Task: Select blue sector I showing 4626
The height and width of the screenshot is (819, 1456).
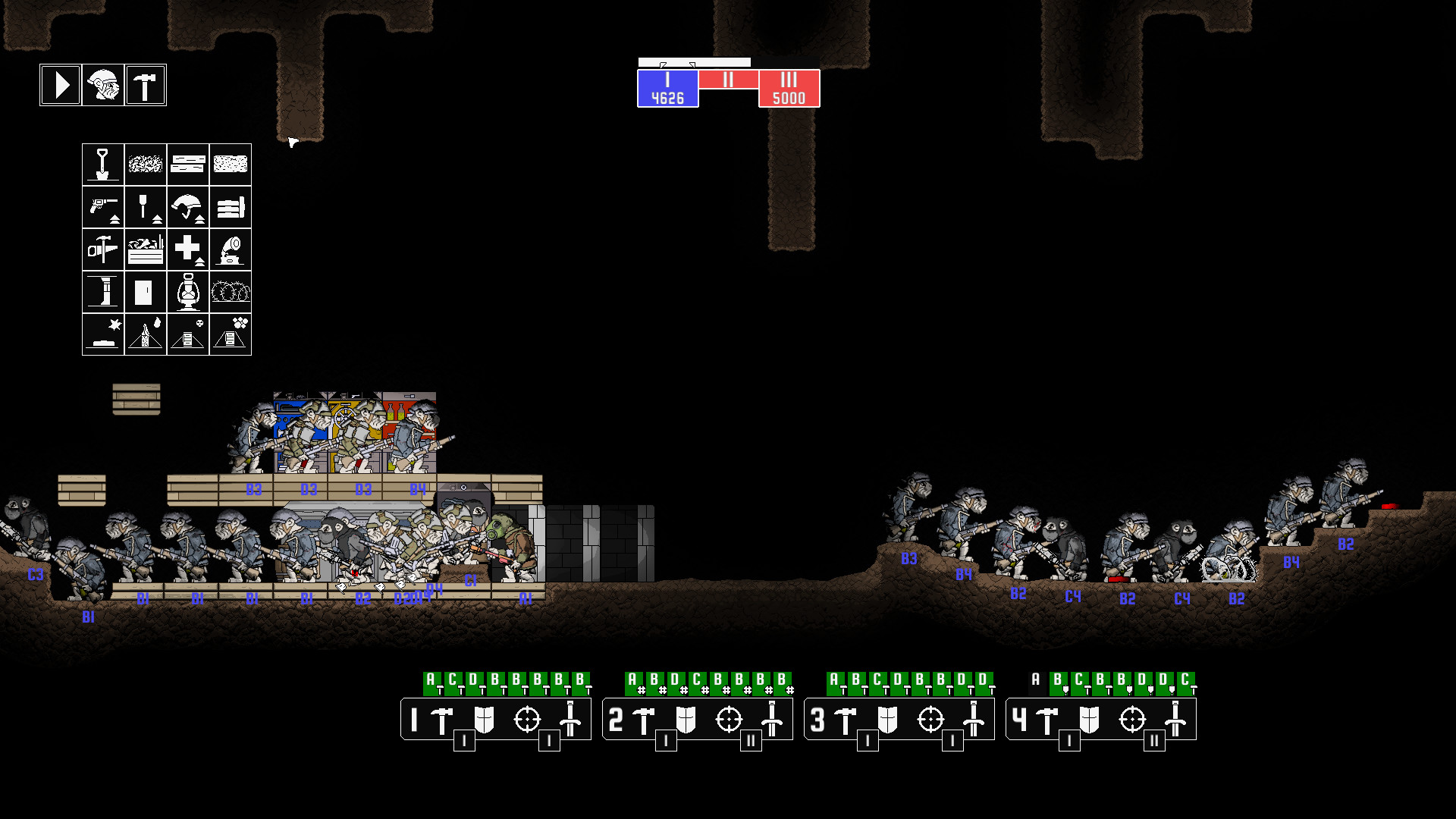Action: 667,86
